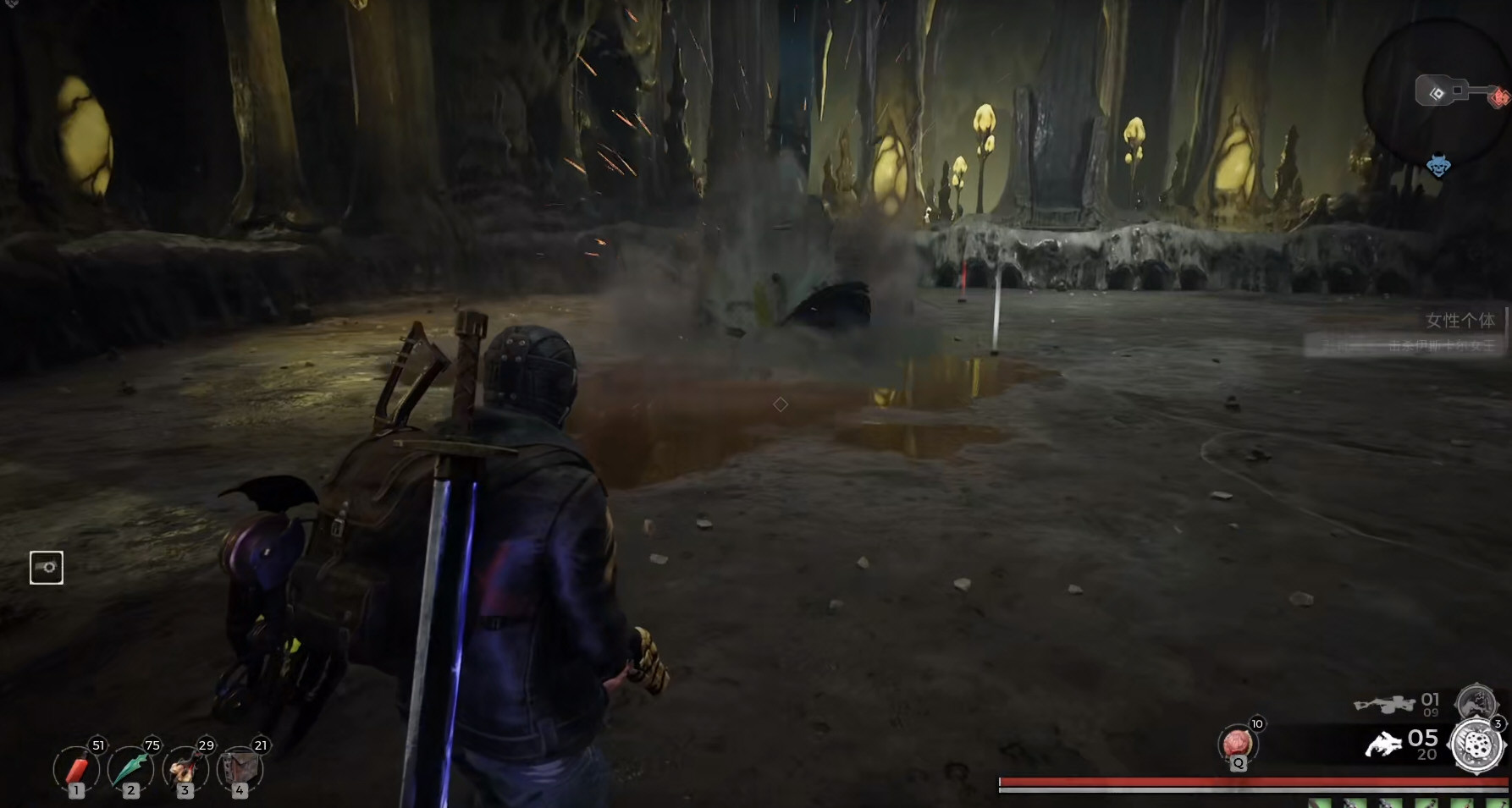1512x808 pixels.
Task: Click the blue demon skull marker
Action: 1438,165
